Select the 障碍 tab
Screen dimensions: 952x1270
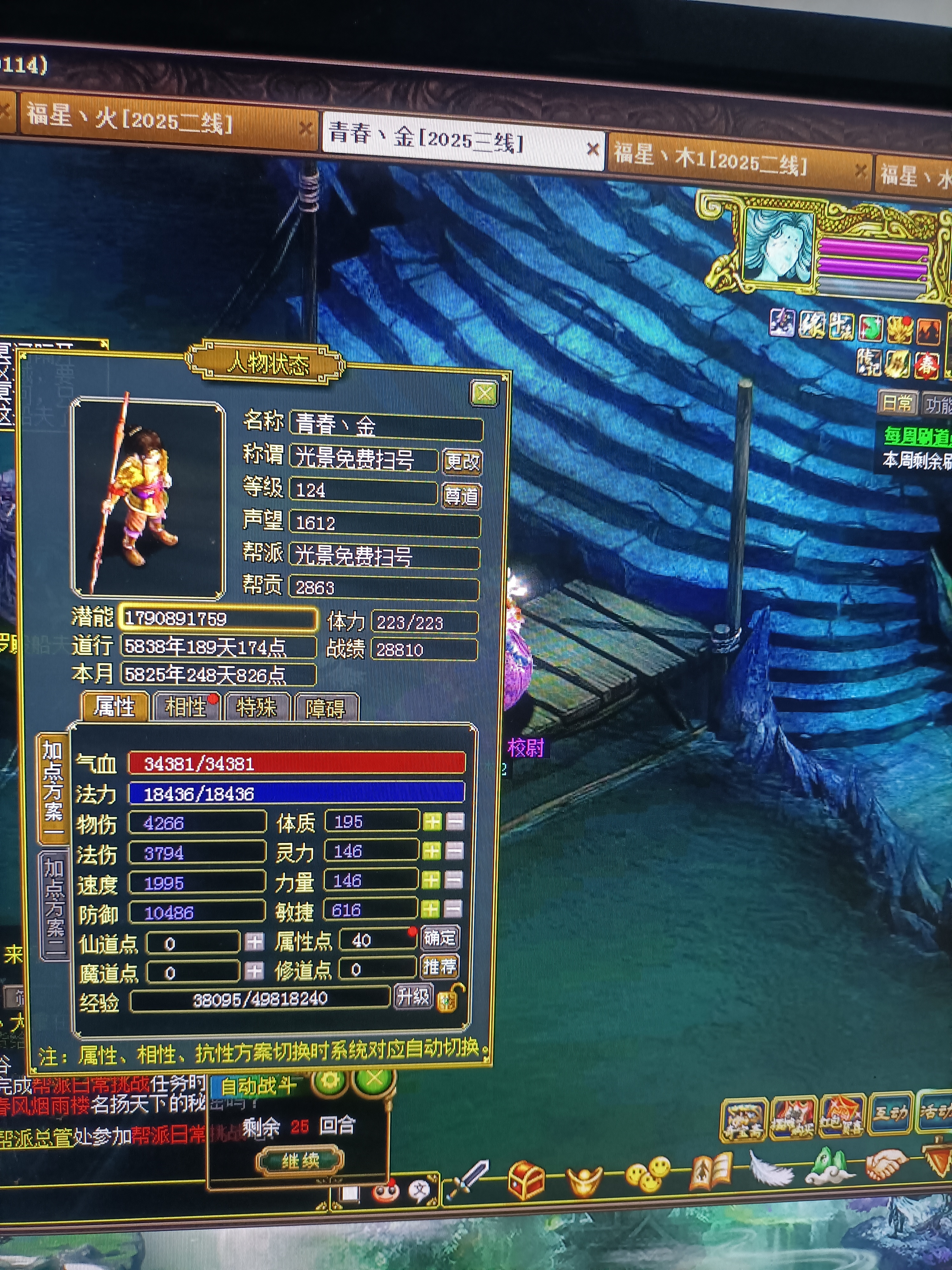[x=325, y=708]
